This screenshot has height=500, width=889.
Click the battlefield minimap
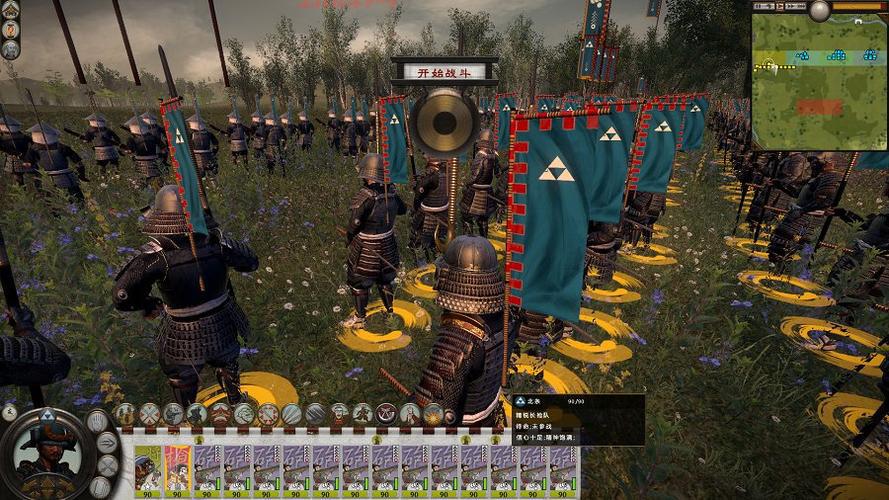pyautogui.click(x=819, y=84)
